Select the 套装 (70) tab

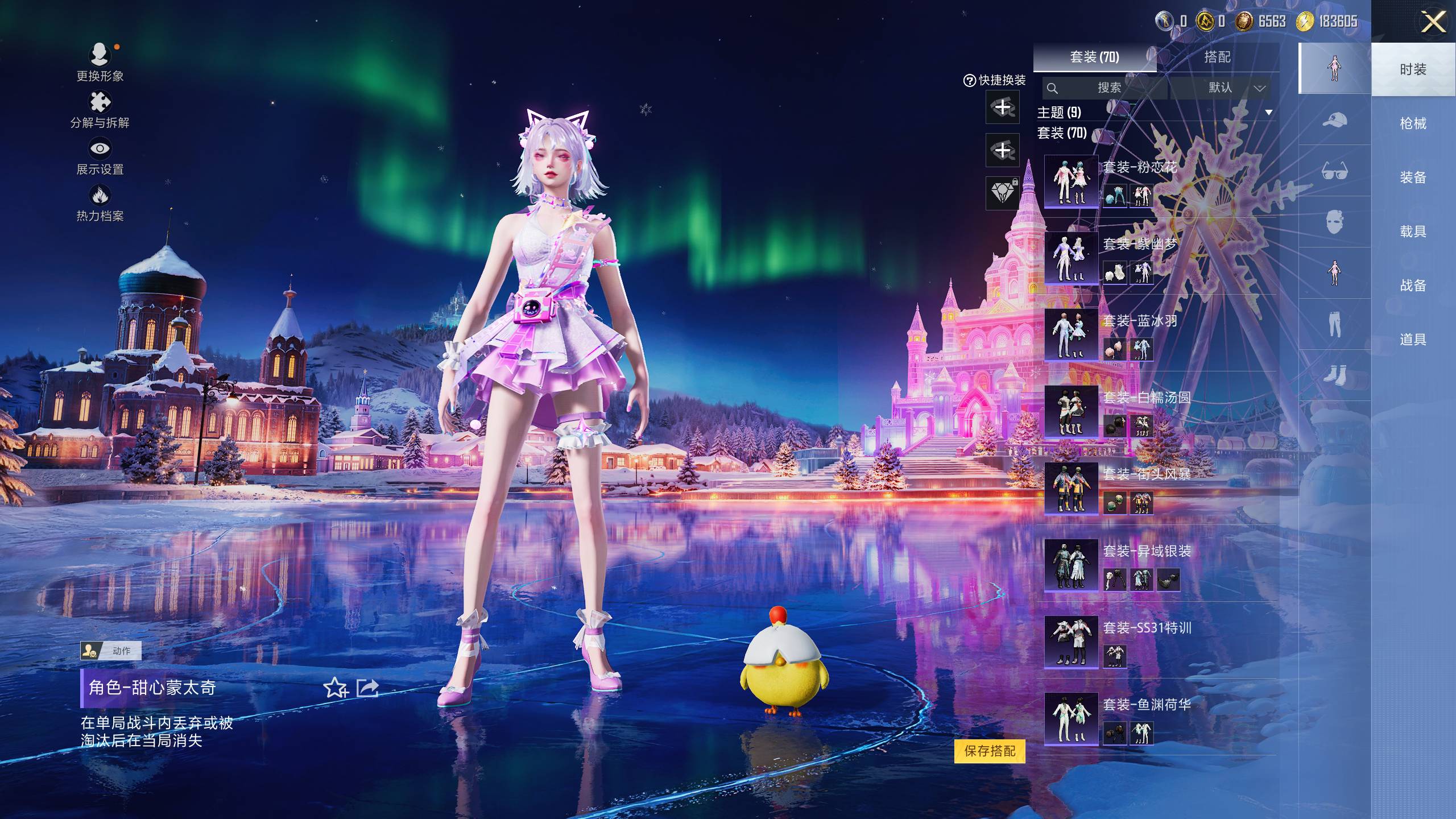(x=1094, y=57)
